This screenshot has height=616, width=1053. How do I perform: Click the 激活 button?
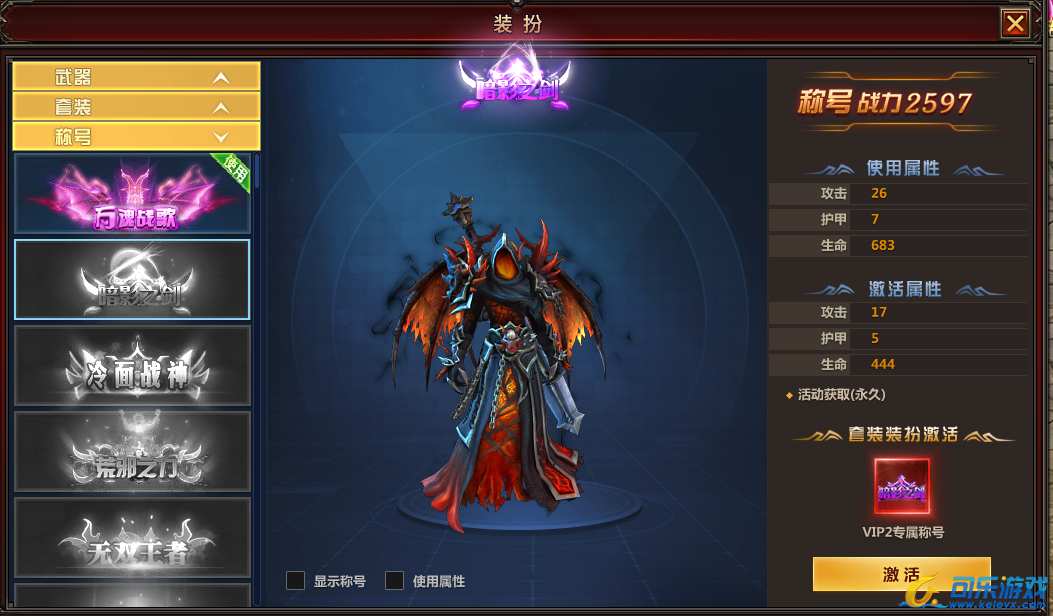[x=901, y=575]
